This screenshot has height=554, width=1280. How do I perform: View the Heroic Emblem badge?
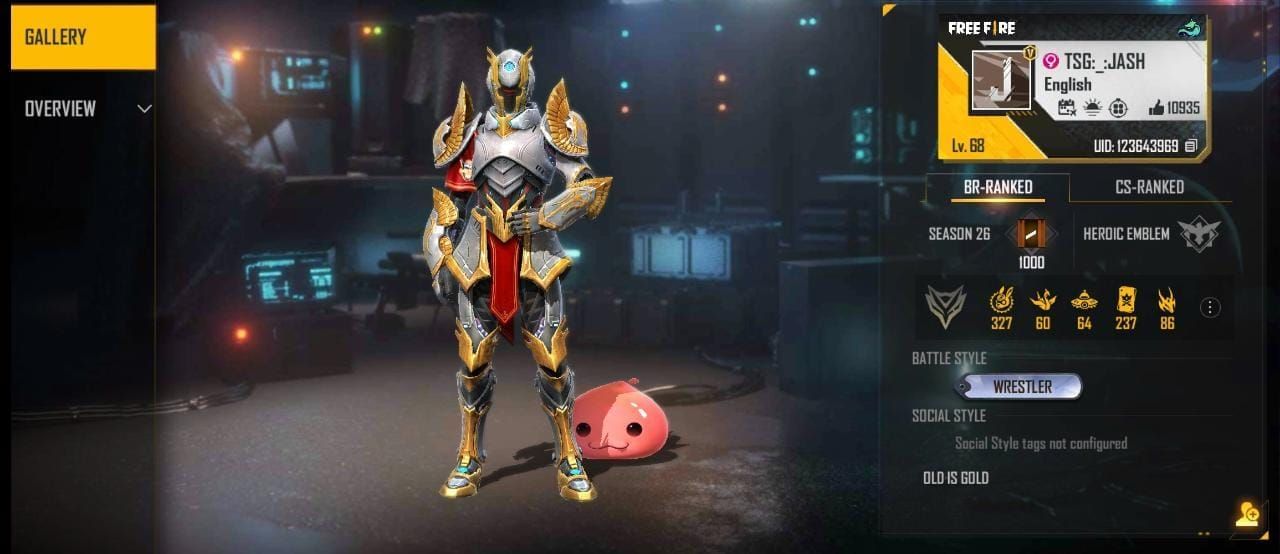[1198, 234]
